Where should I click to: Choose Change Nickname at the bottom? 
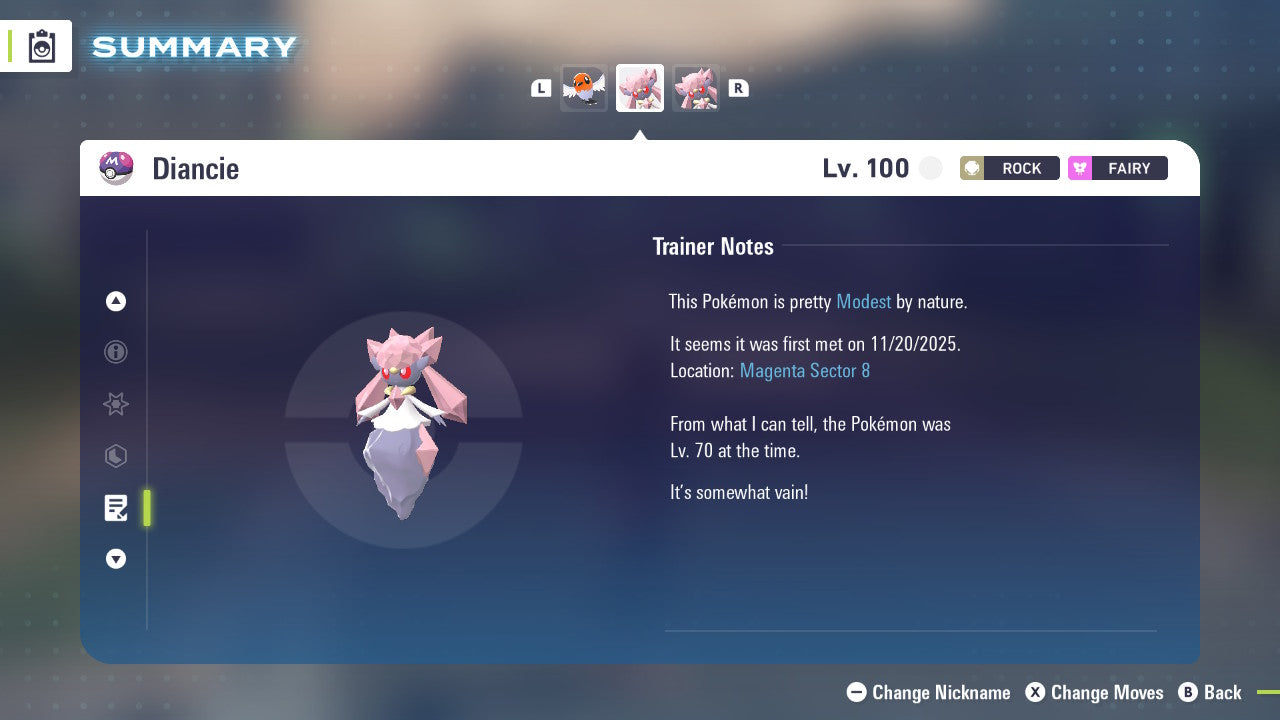928,692
